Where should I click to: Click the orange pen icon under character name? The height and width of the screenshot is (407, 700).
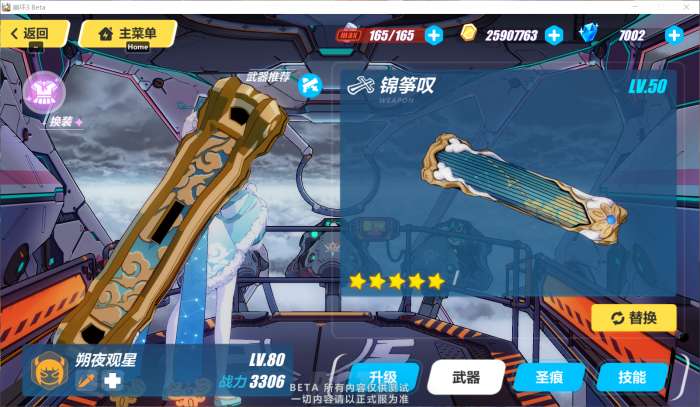click(85, 380)
